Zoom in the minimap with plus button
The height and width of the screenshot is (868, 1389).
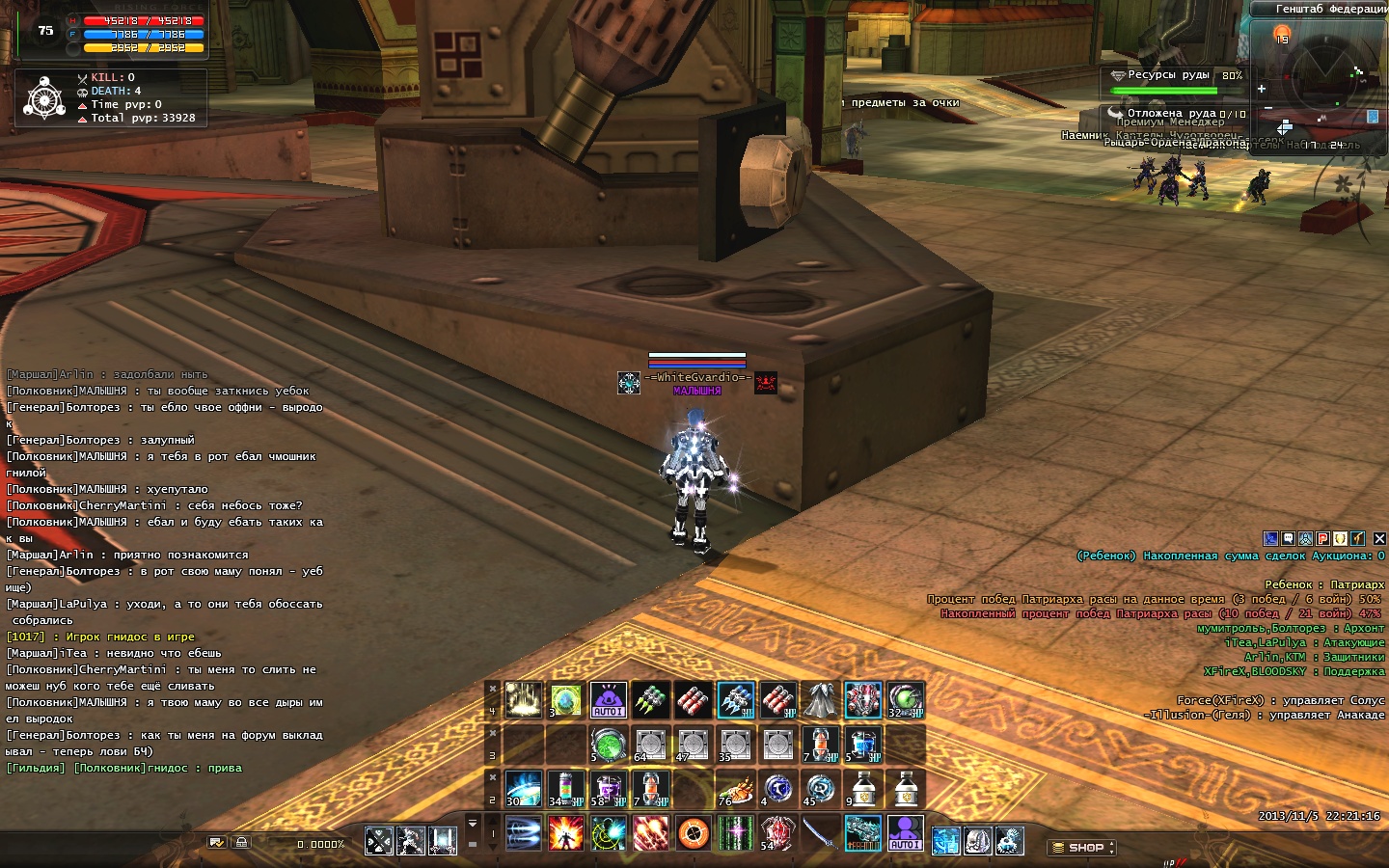tap(1261, 89)
